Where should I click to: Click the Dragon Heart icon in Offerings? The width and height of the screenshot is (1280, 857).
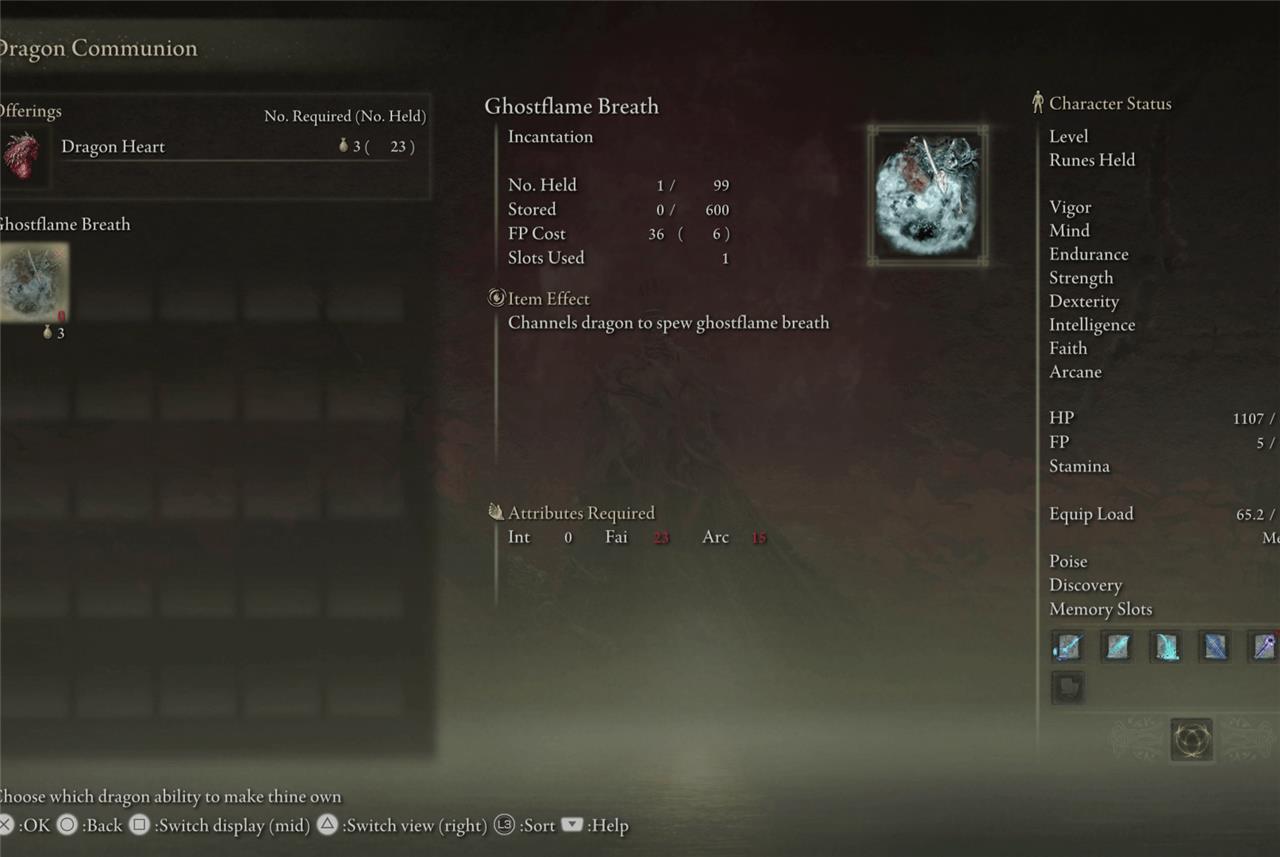click(x=22, y=155)
